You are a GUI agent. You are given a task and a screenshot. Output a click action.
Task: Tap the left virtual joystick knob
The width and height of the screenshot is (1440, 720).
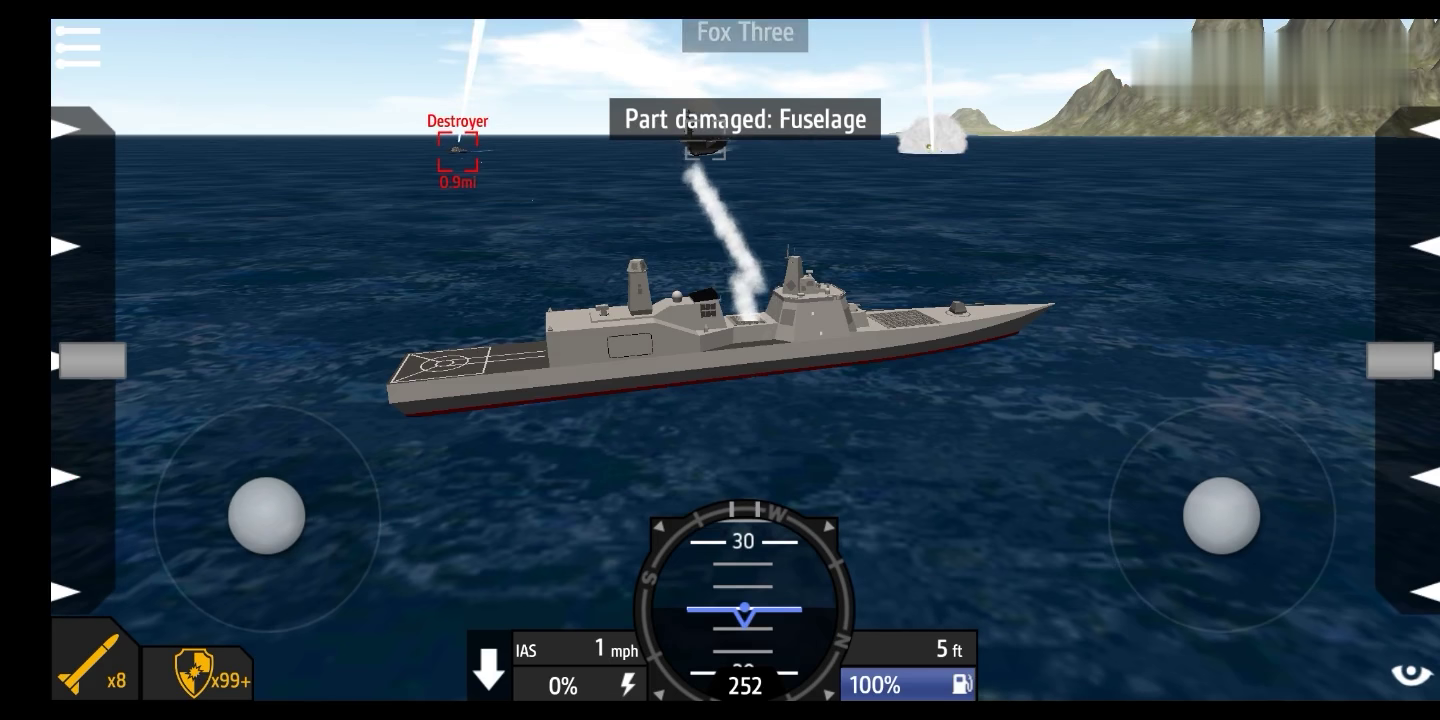click(x=266, y=516)
